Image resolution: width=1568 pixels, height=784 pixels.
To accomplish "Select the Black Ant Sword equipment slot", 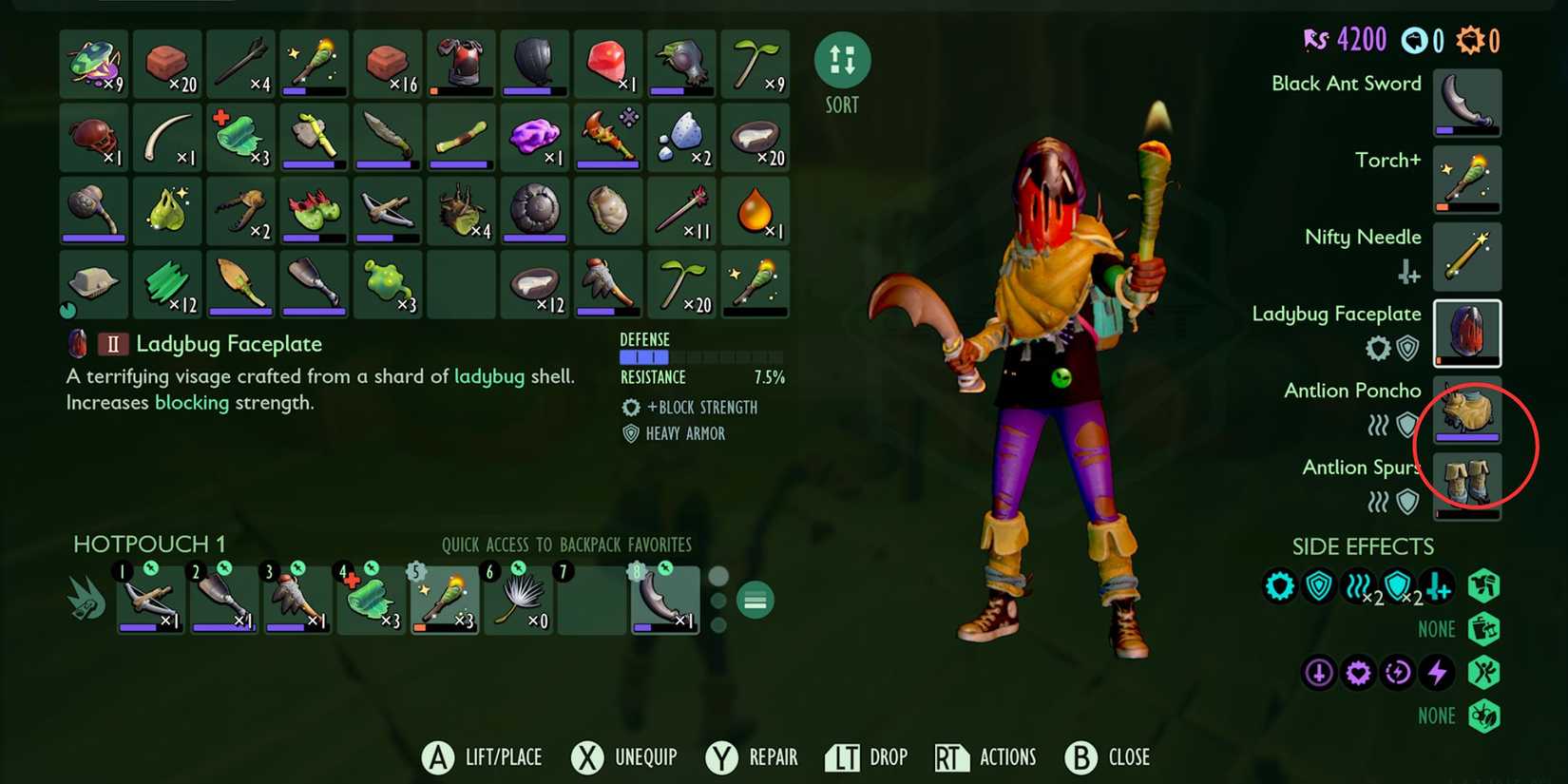I will [1467, 103].
